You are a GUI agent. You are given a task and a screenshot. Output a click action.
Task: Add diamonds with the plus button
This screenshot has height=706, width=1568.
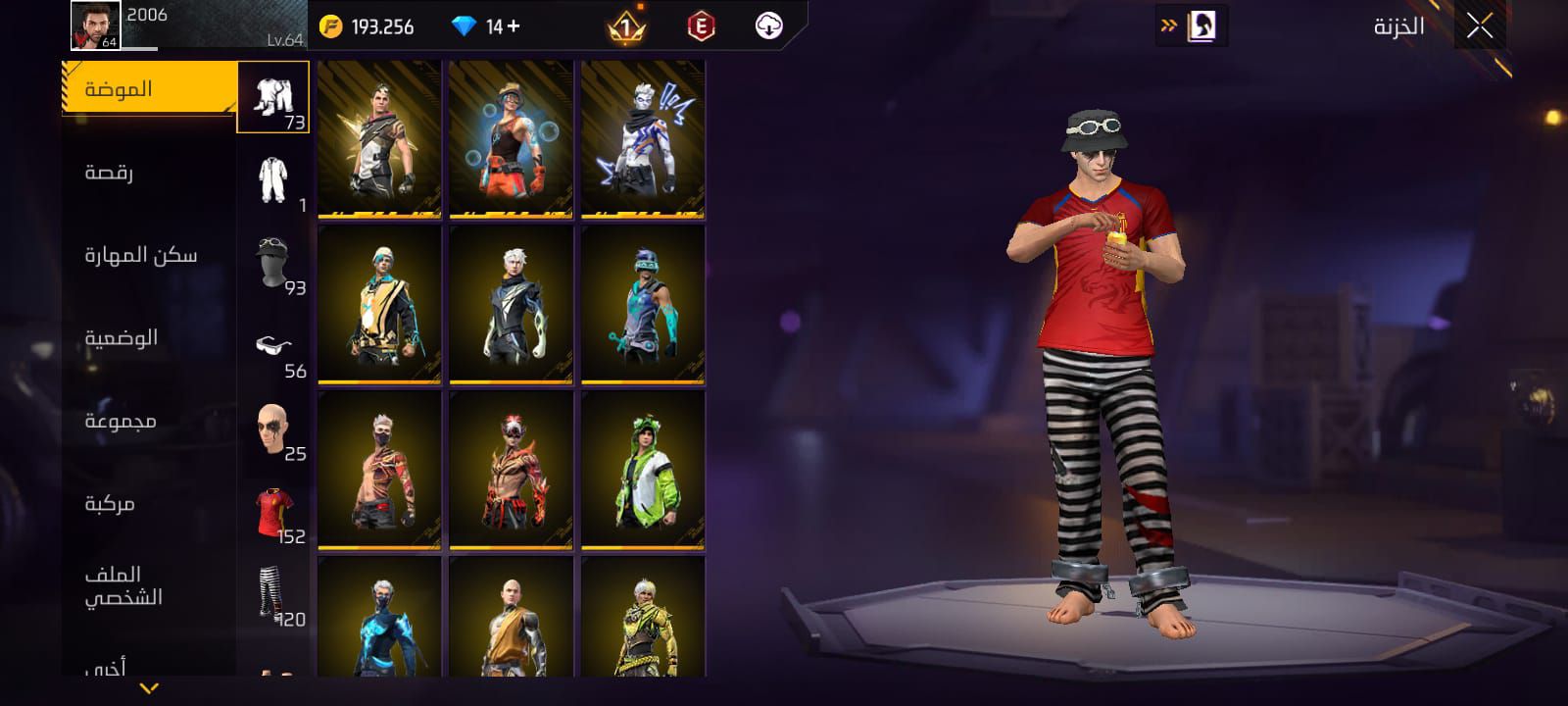[513, 26]
